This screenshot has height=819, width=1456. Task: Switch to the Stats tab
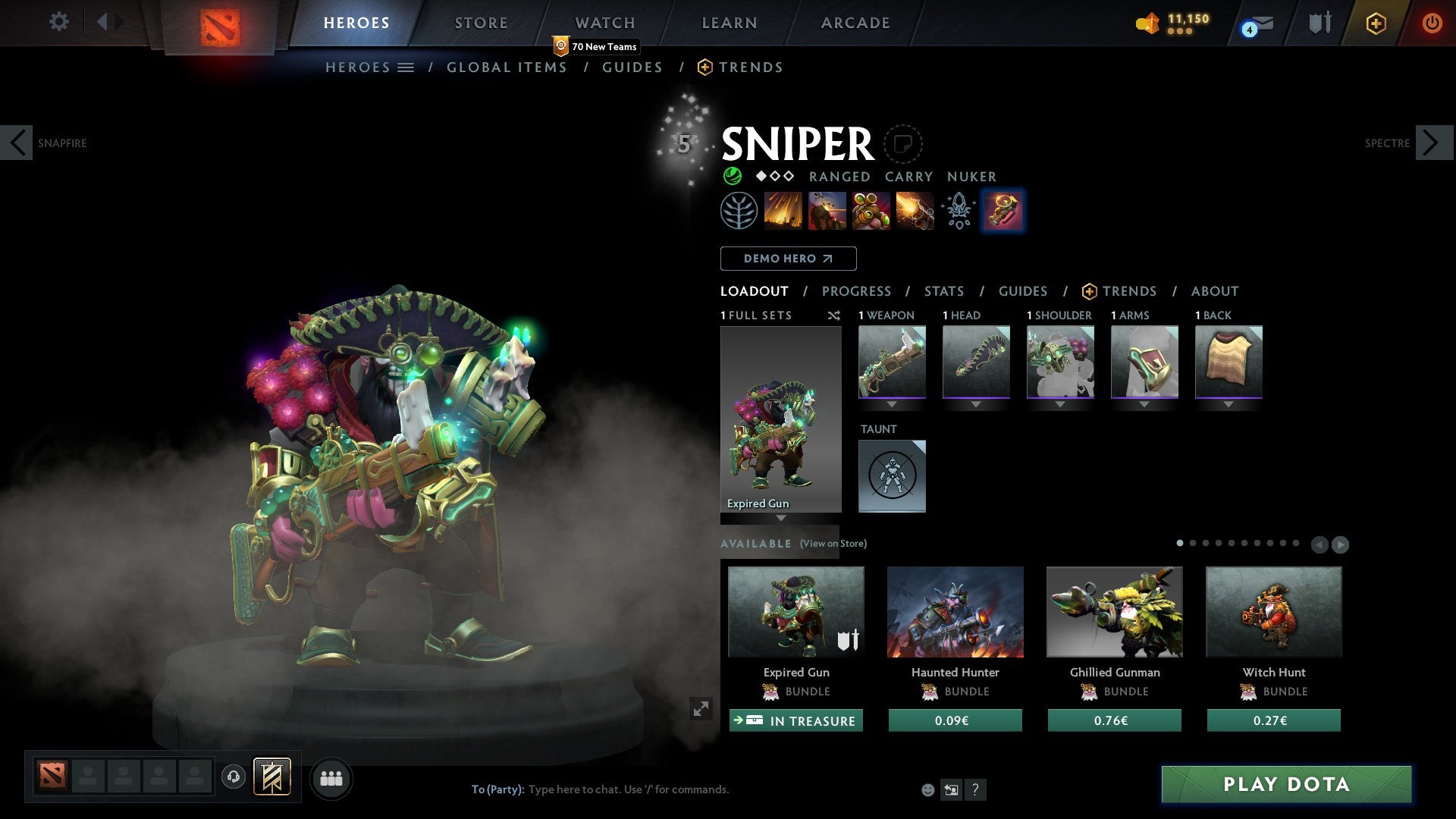pyautogui.click(x=943, y=291)
